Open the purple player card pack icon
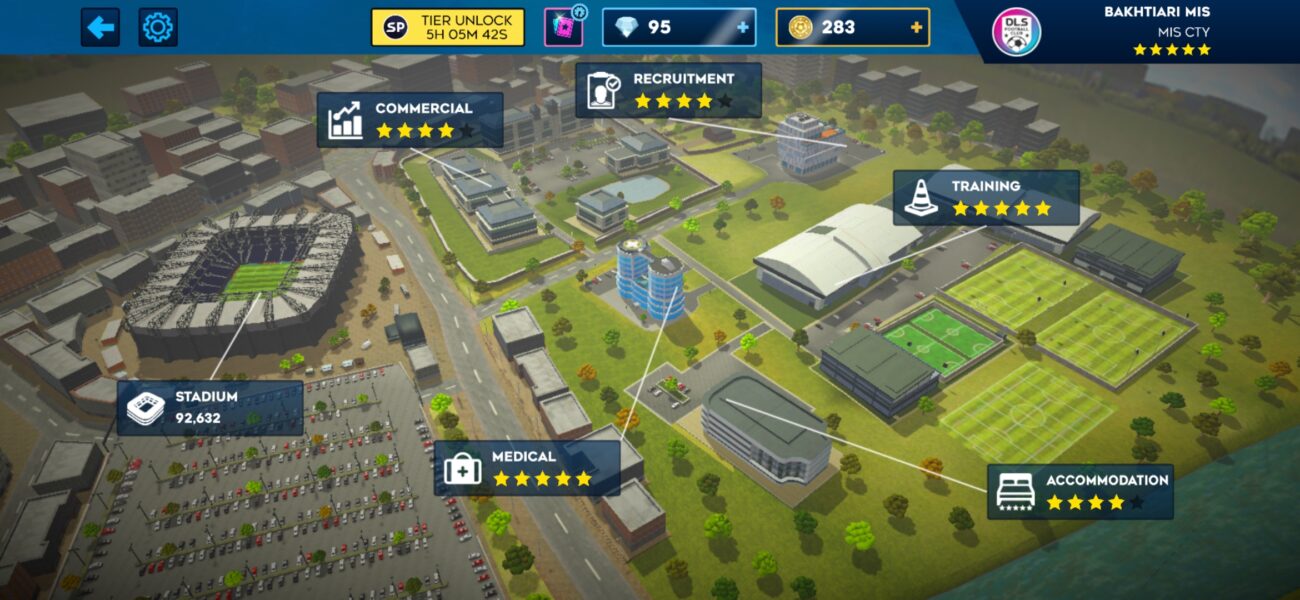The width and height of the screenshot is (1300, 600). pos(563,27)
